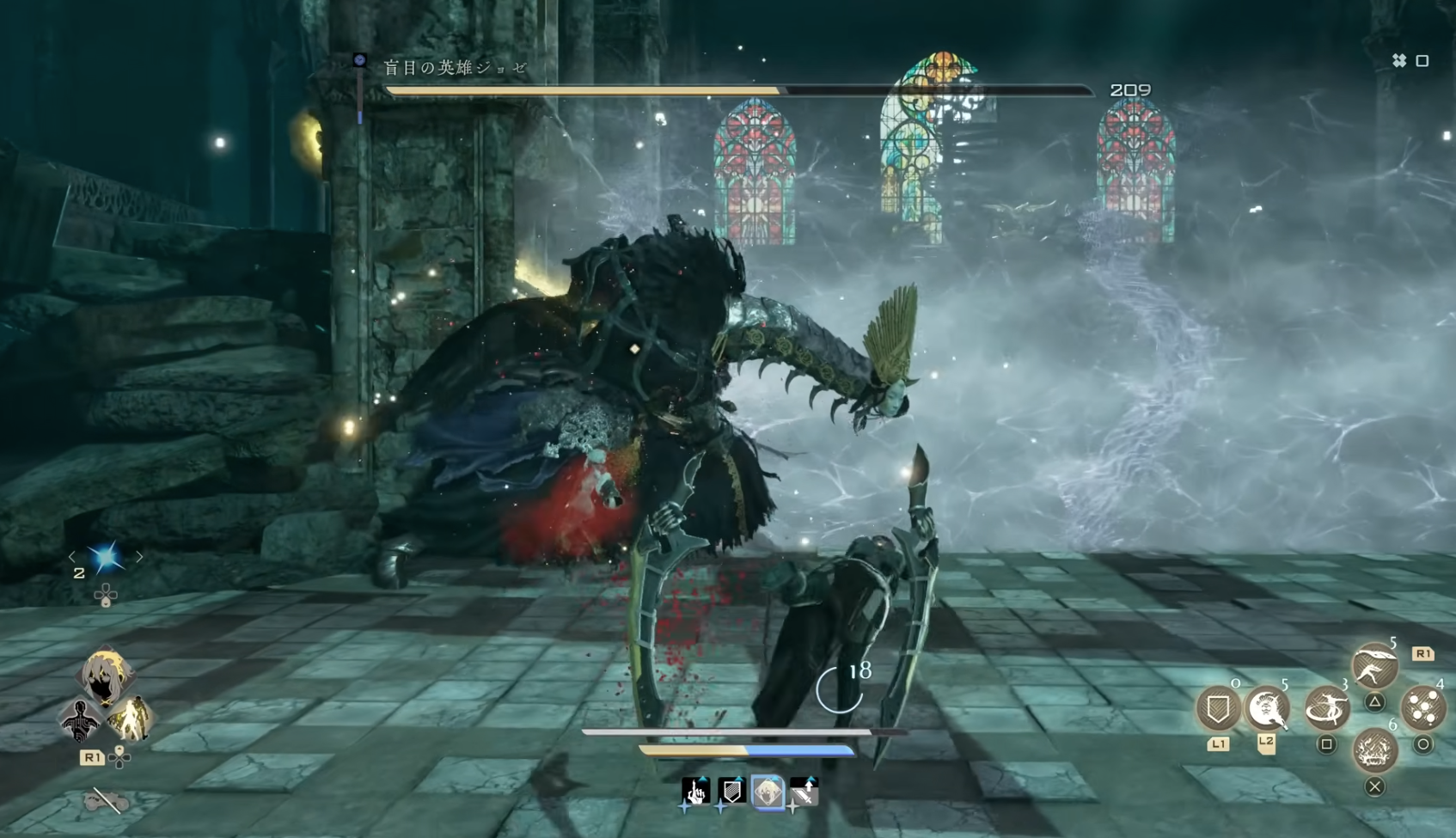Expand the item selector with the right arrow
The image size is (1456, 838).
pos(139,556)
